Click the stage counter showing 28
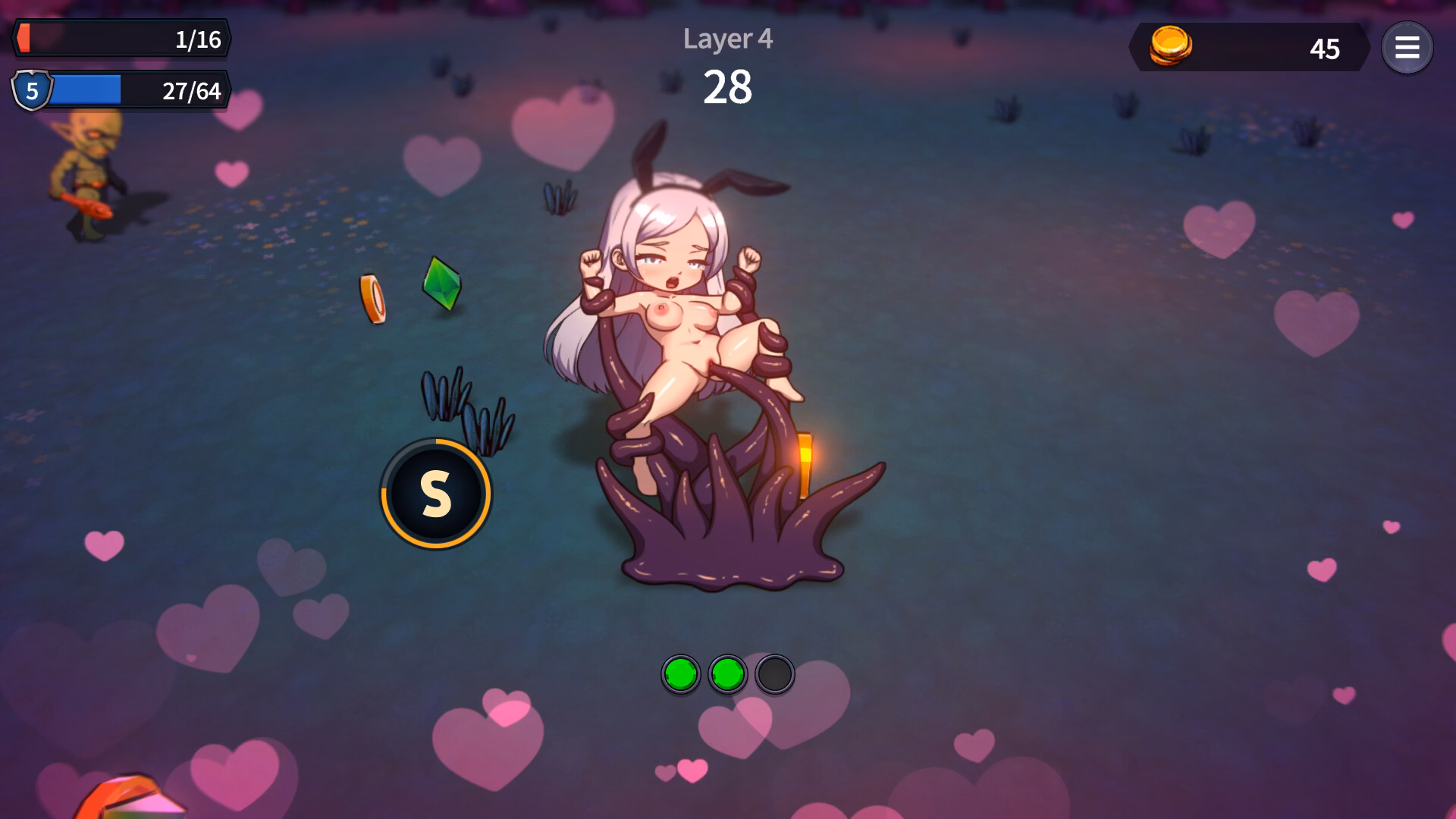The height and width of the screenshot is (819, 1456). pos(729,86)
